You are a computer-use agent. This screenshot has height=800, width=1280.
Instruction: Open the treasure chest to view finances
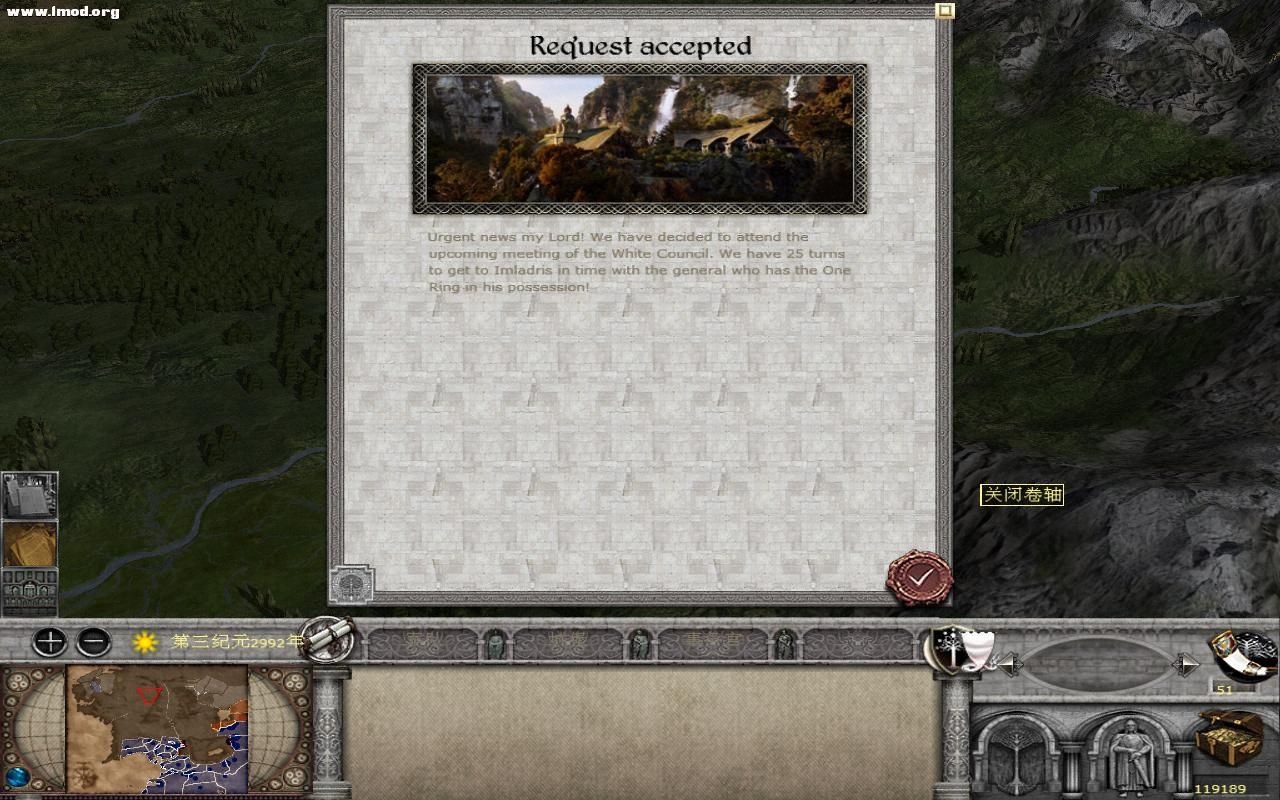1226,737
